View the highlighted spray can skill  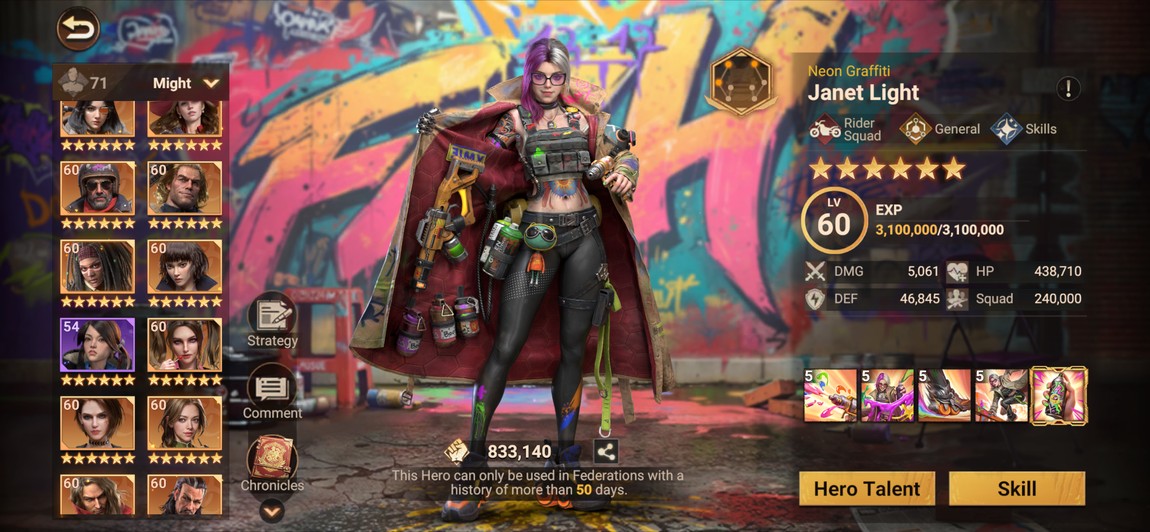coord(1059,395)
